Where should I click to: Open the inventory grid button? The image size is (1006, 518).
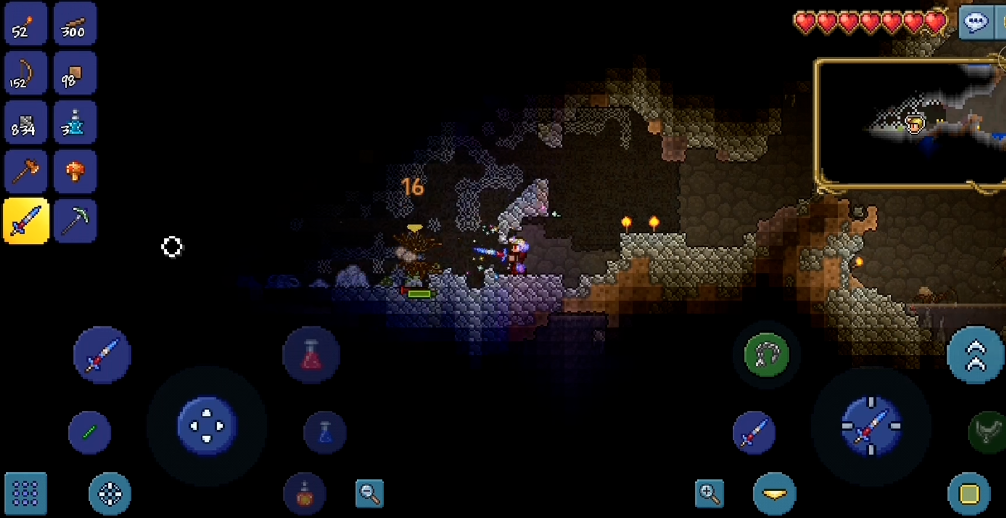26,493
